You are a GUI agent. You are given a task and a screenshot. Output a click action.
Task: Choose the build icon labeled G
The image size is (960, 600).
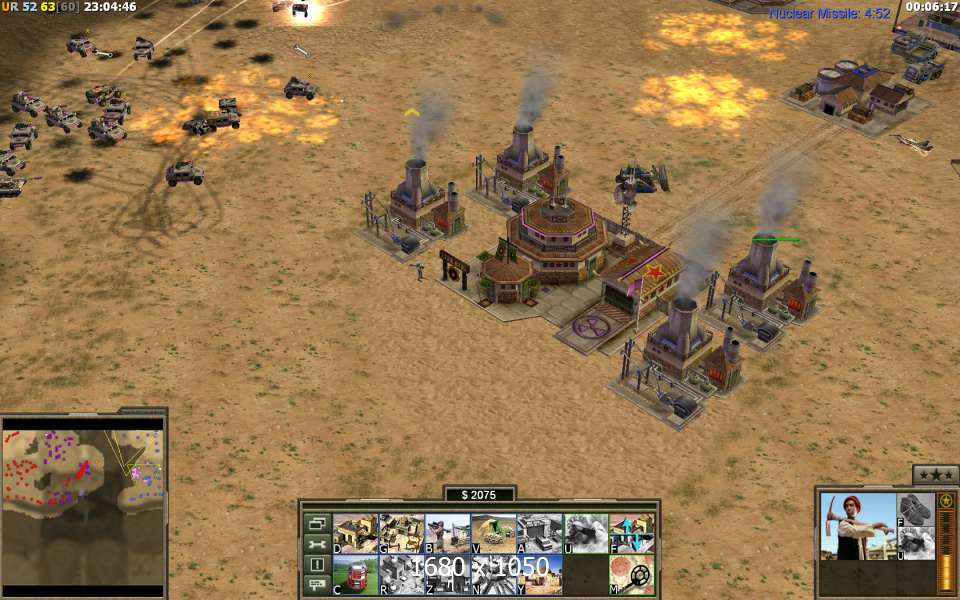(401, 534)
